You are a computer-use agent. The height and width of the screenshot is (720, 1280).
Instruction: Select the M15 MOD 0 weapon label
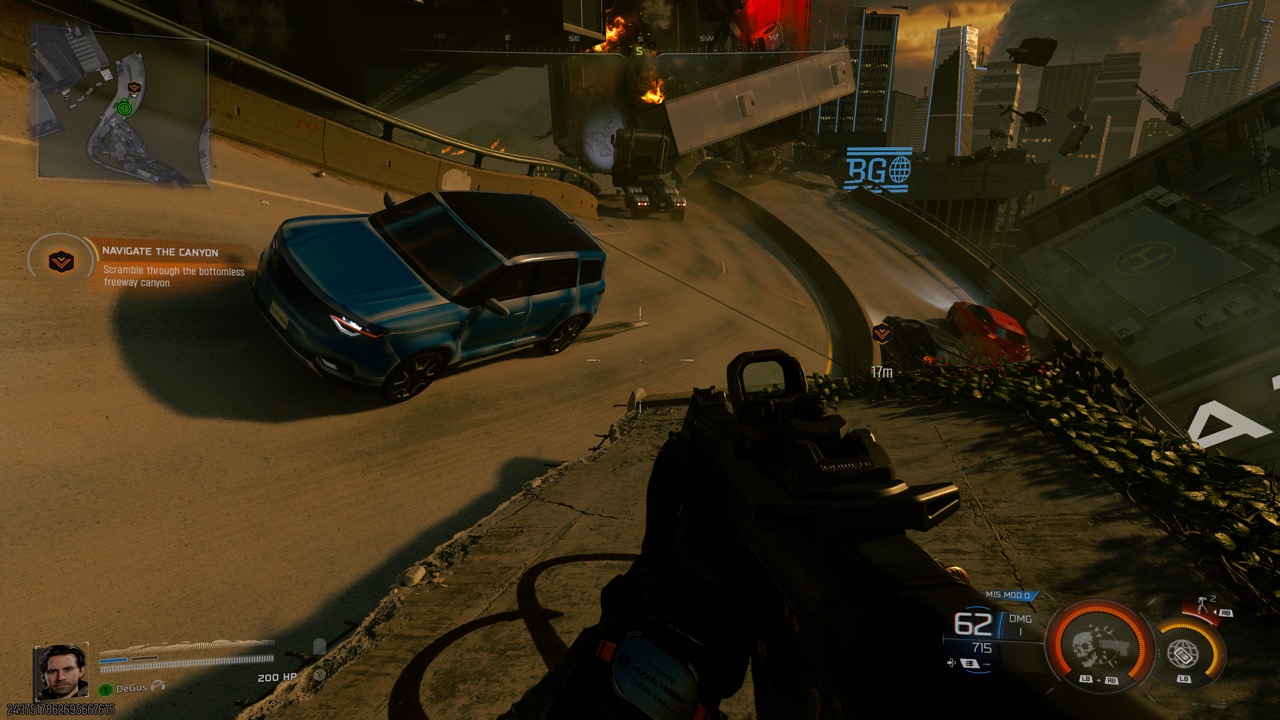(x=1008, y=595)
